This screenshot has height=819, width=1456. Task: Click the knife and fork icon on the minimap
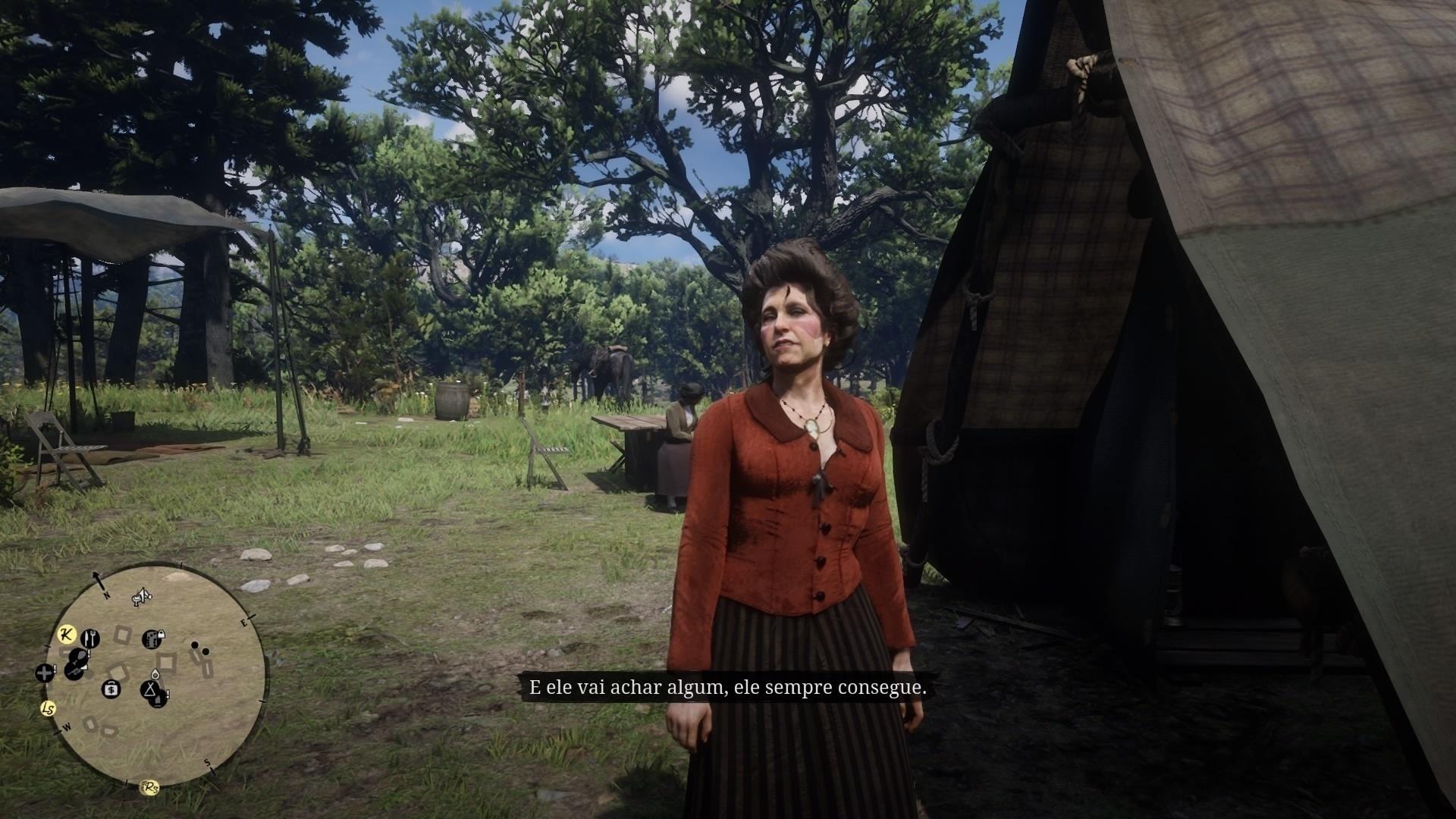coord(89,639)
